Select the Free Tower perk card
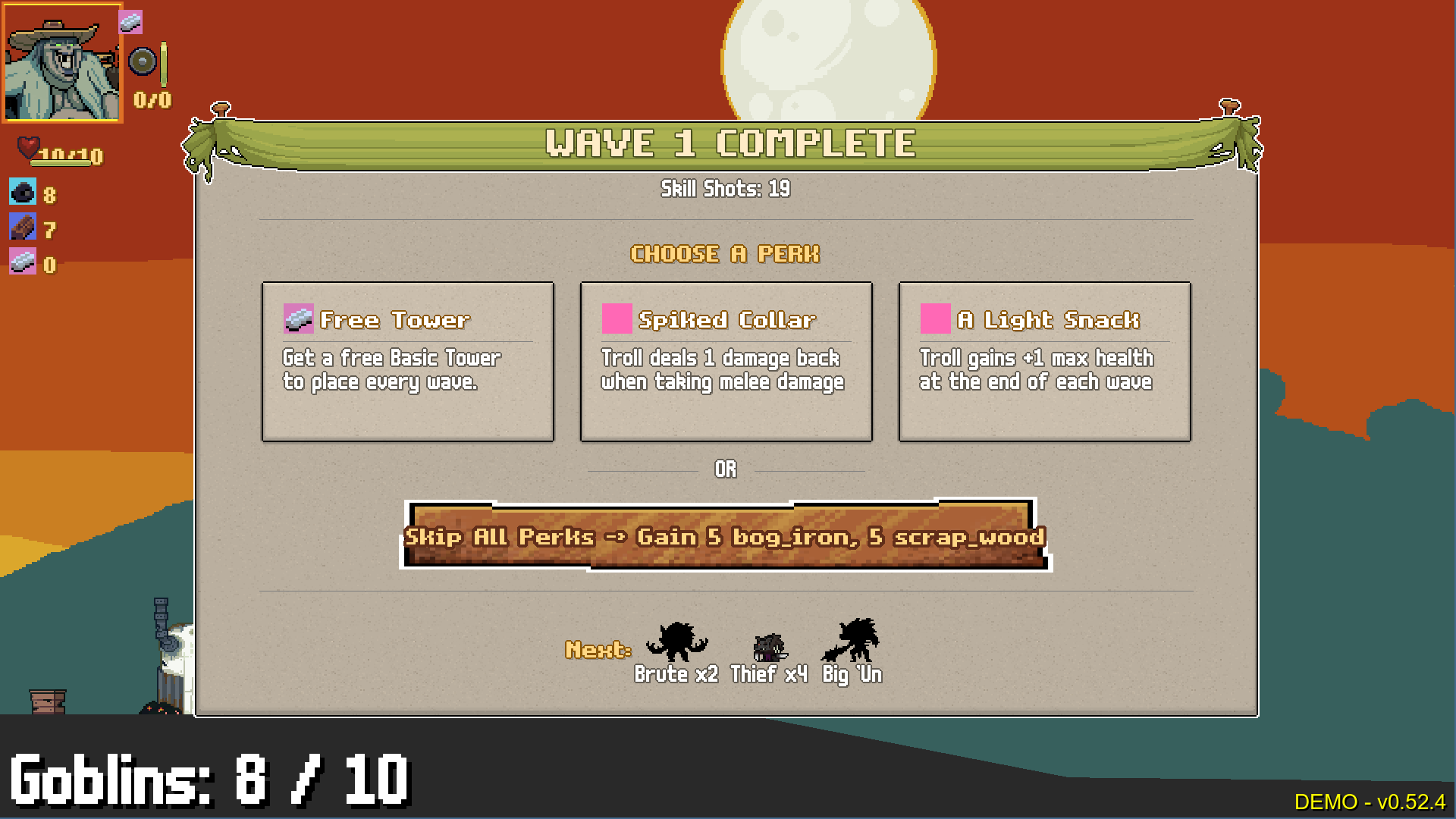Screen dimensions: 1456x819 (407, 361)
